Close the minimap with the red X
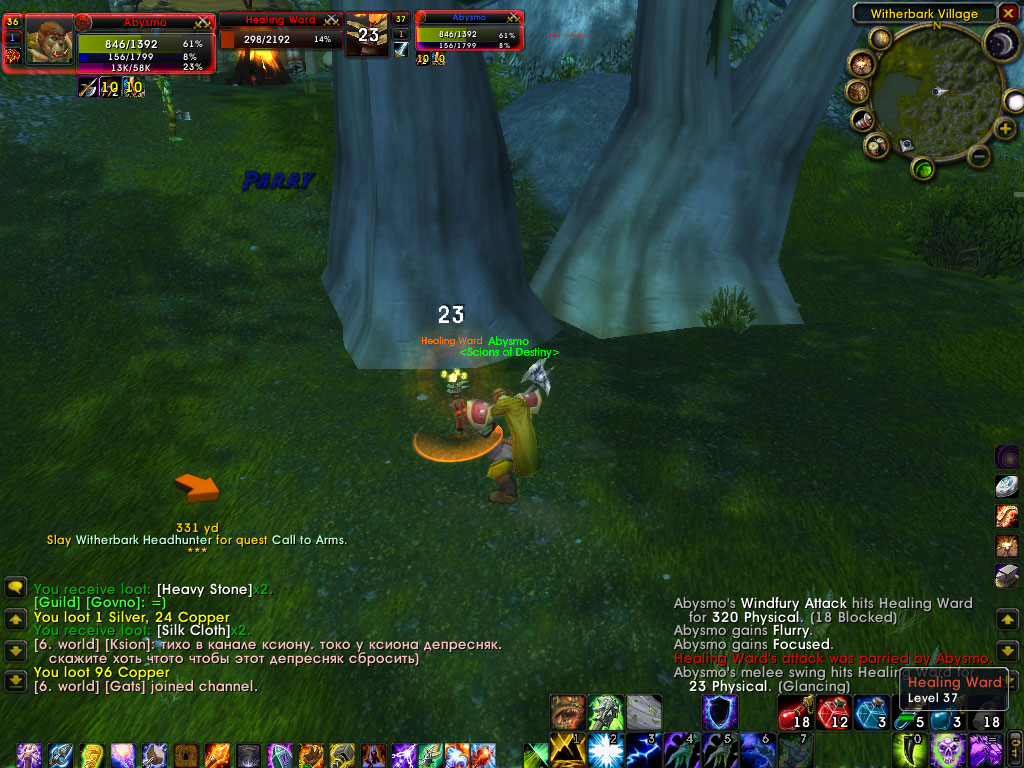1024x768 pixels. pyautogui.click(x=1008, y=13)
